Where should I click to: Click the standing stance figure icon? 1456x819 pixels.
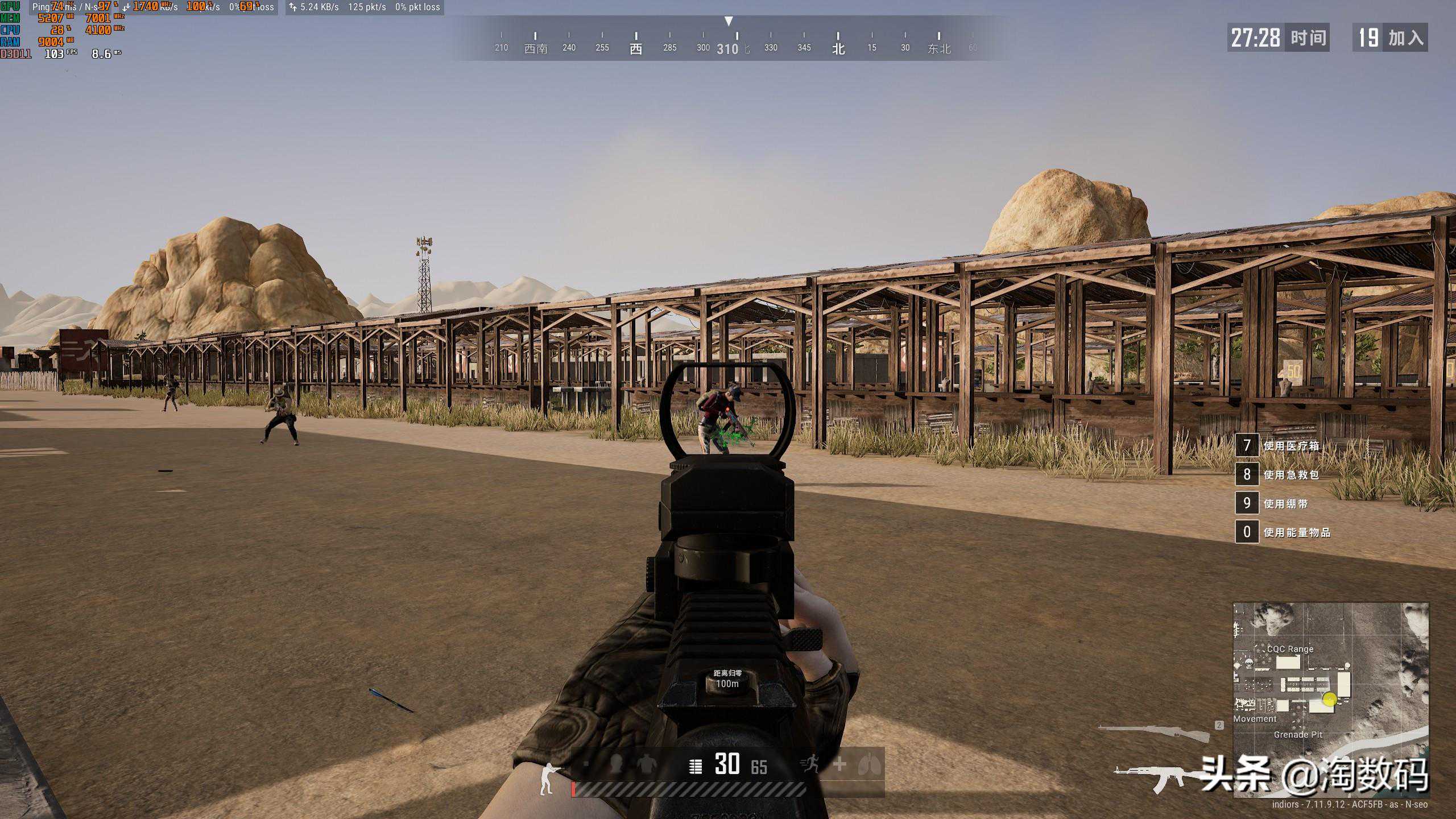coord(548,778)
